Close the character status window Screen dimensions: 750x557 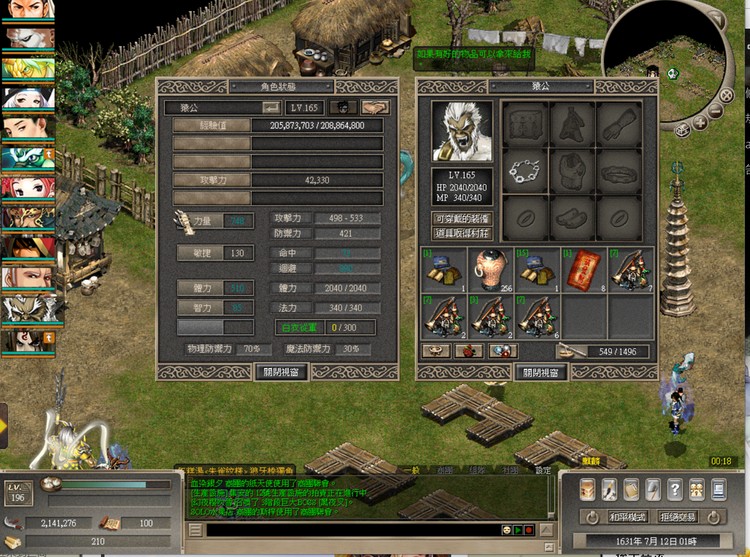(282, 371)
